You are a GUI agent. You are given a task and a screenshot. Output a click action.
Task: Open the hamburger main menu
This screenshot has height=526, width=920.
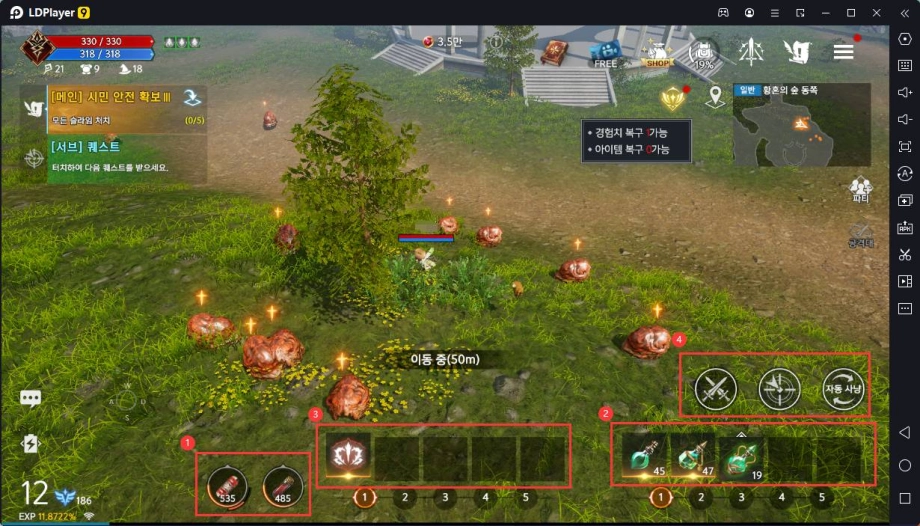(x=843, y=51)
